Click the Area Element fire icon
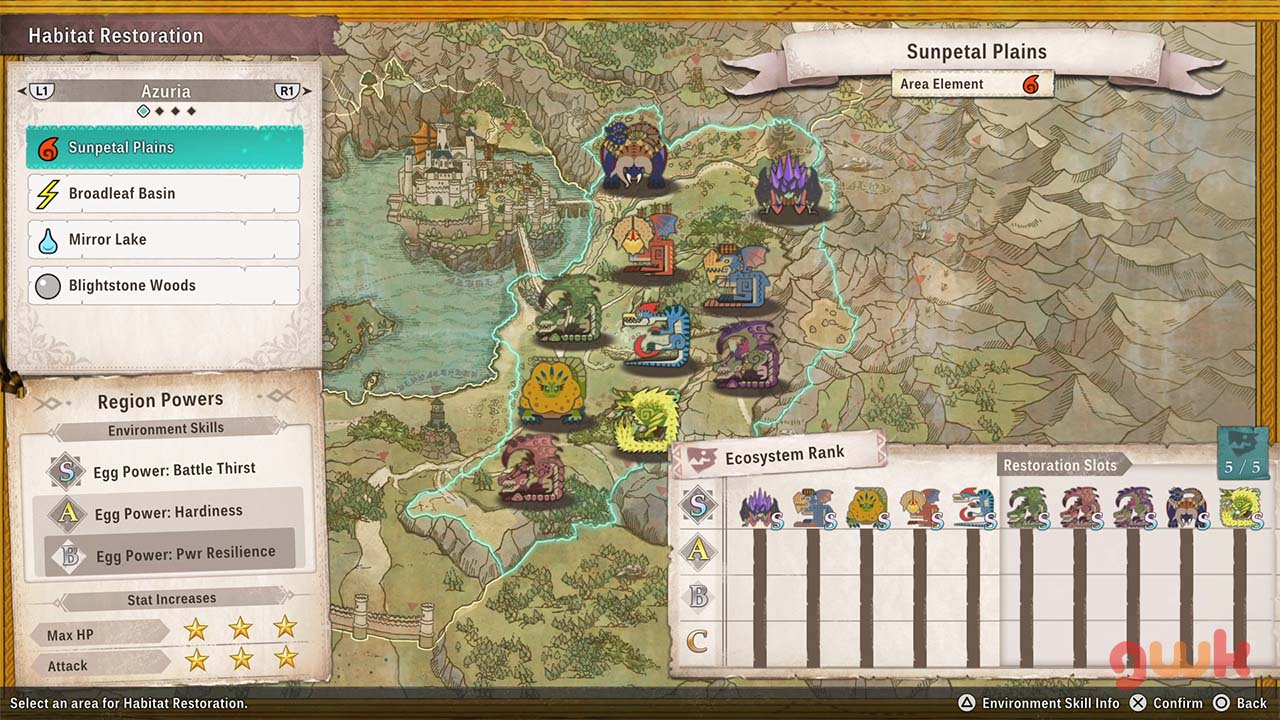The height and width of the screenshot is (720, 1280). [1030, 85]
